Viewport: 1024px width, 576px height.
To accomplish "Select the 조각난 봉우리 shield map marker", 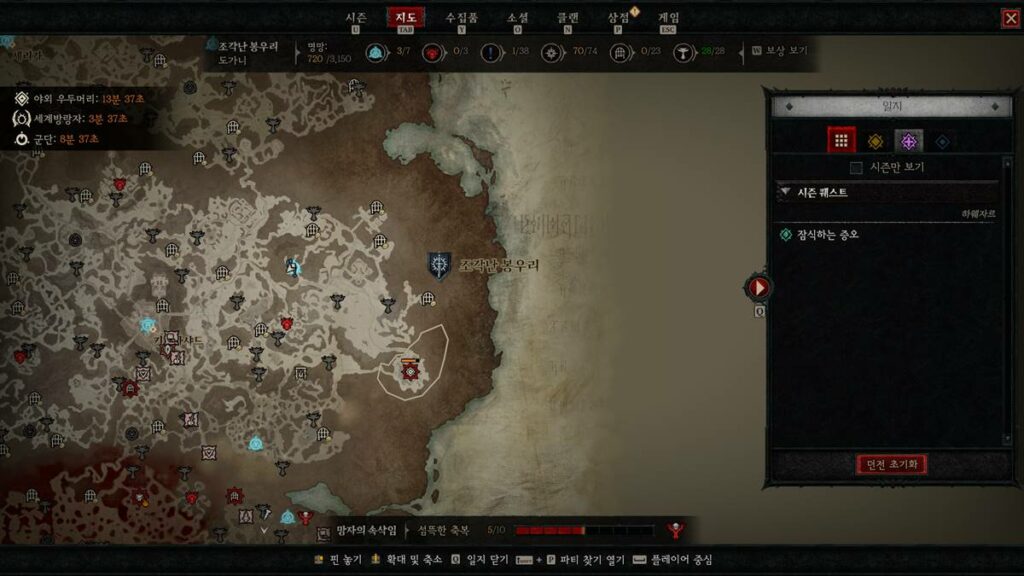I will (439, 265).
